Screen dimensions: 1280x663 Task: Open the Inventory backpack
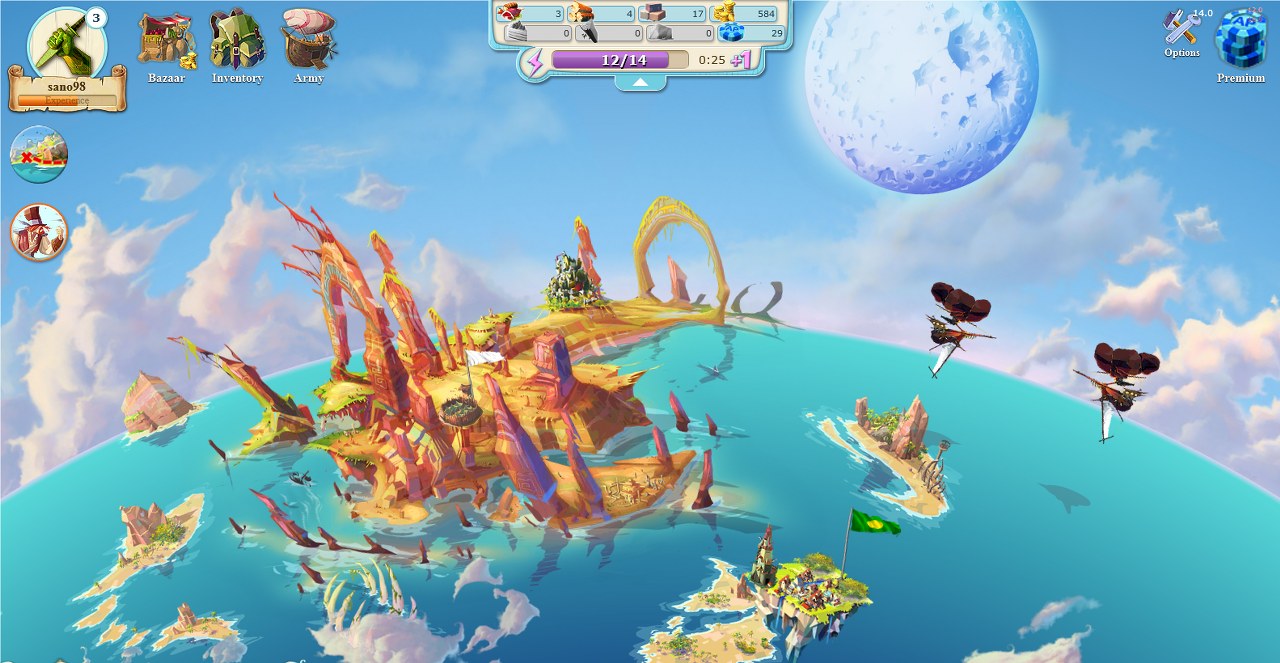[x=237, y=42]
